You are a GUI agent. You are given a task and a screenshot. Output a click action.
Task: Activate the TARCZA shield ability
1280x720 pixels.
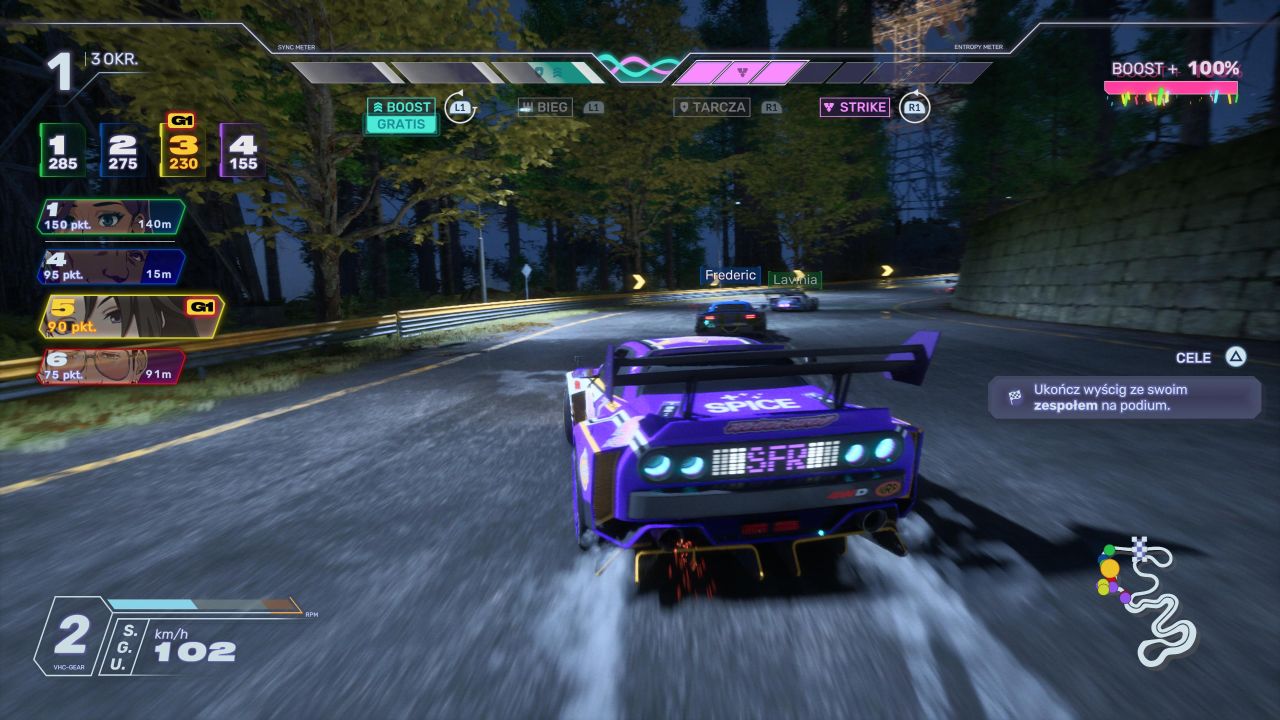pos(712,107)
